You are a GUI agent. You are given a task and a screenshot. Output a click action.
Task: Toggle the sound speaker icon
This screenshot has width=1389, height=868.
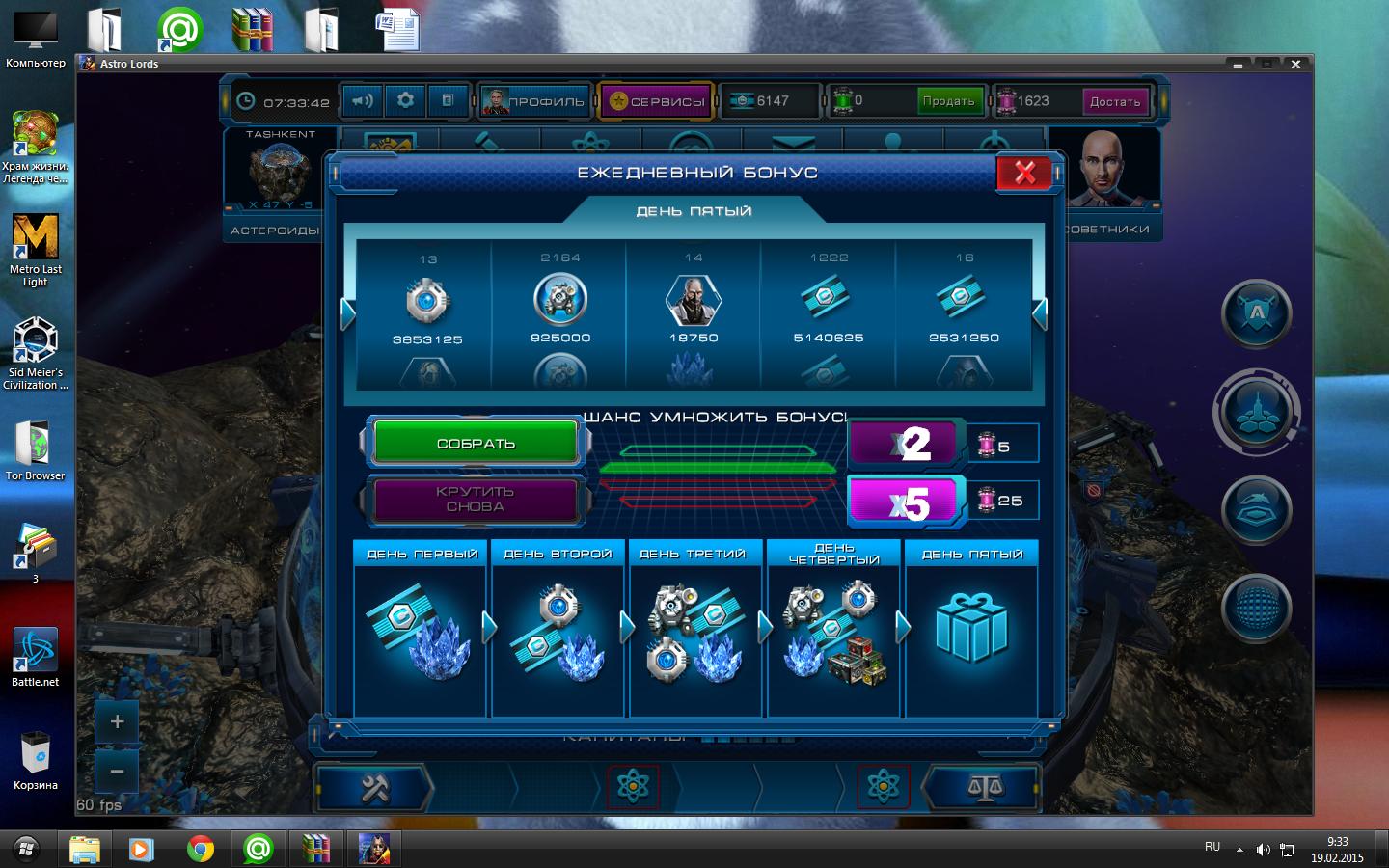[x=363, y=100]
